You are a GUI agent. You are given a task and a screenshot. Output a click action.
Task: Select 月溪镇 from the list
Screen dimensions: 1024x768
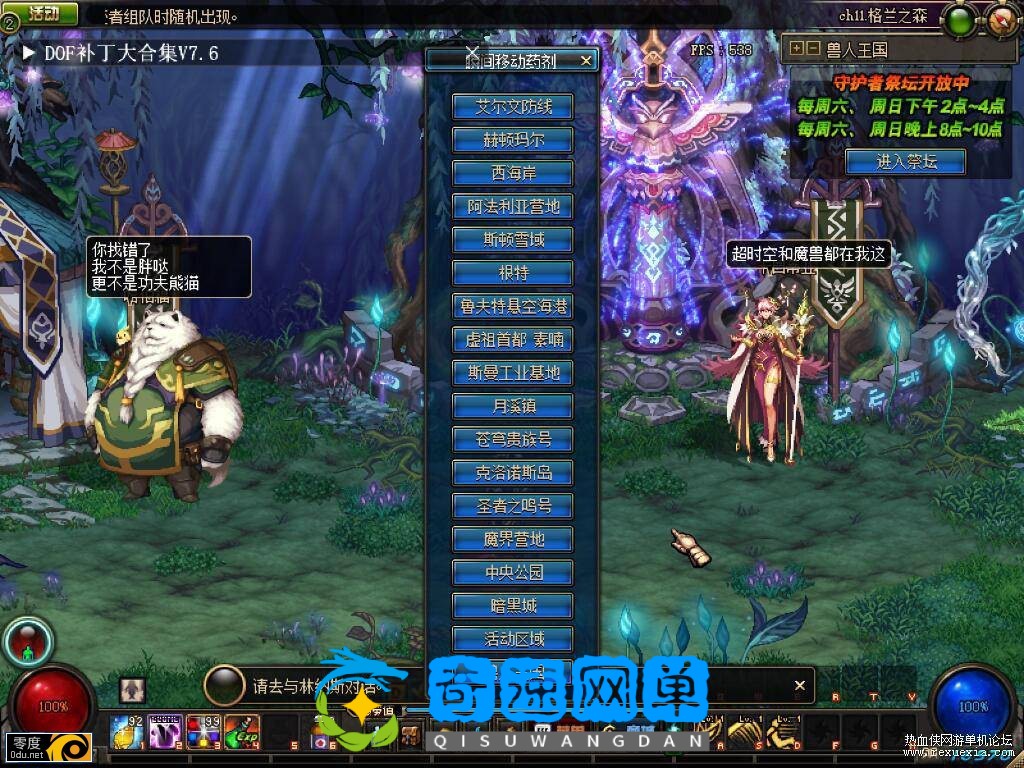coord(512,406)
